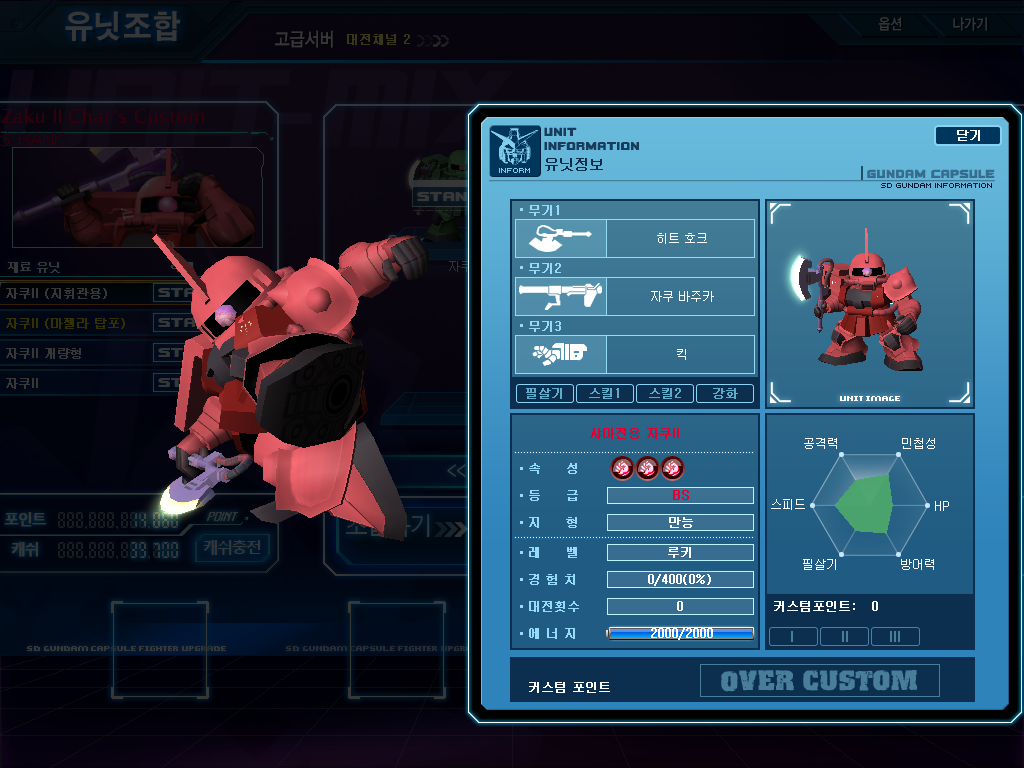
Task: Open the 옵션 options menu
Action: point(890,24)
